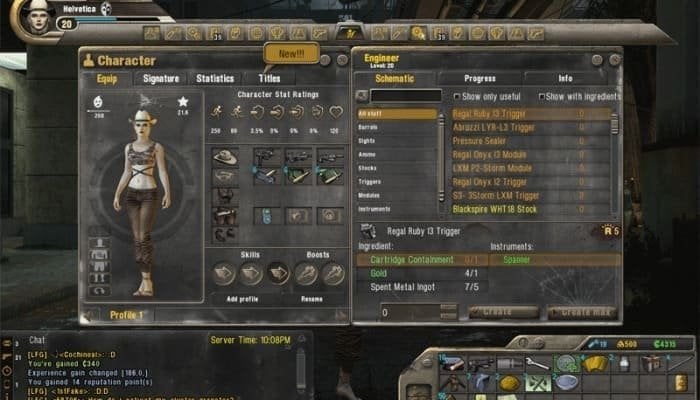This screenshot has height=400, width=700.
Task: Click the Create button
Action: tap(504, 312)
